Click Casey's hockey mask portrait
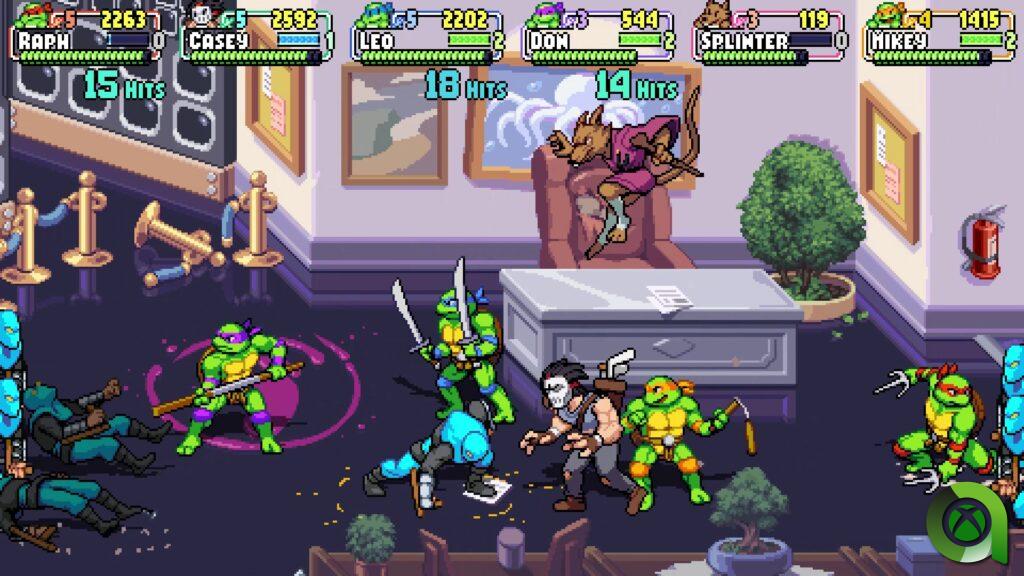The image size is (1024, 576). tap(204, 14)
